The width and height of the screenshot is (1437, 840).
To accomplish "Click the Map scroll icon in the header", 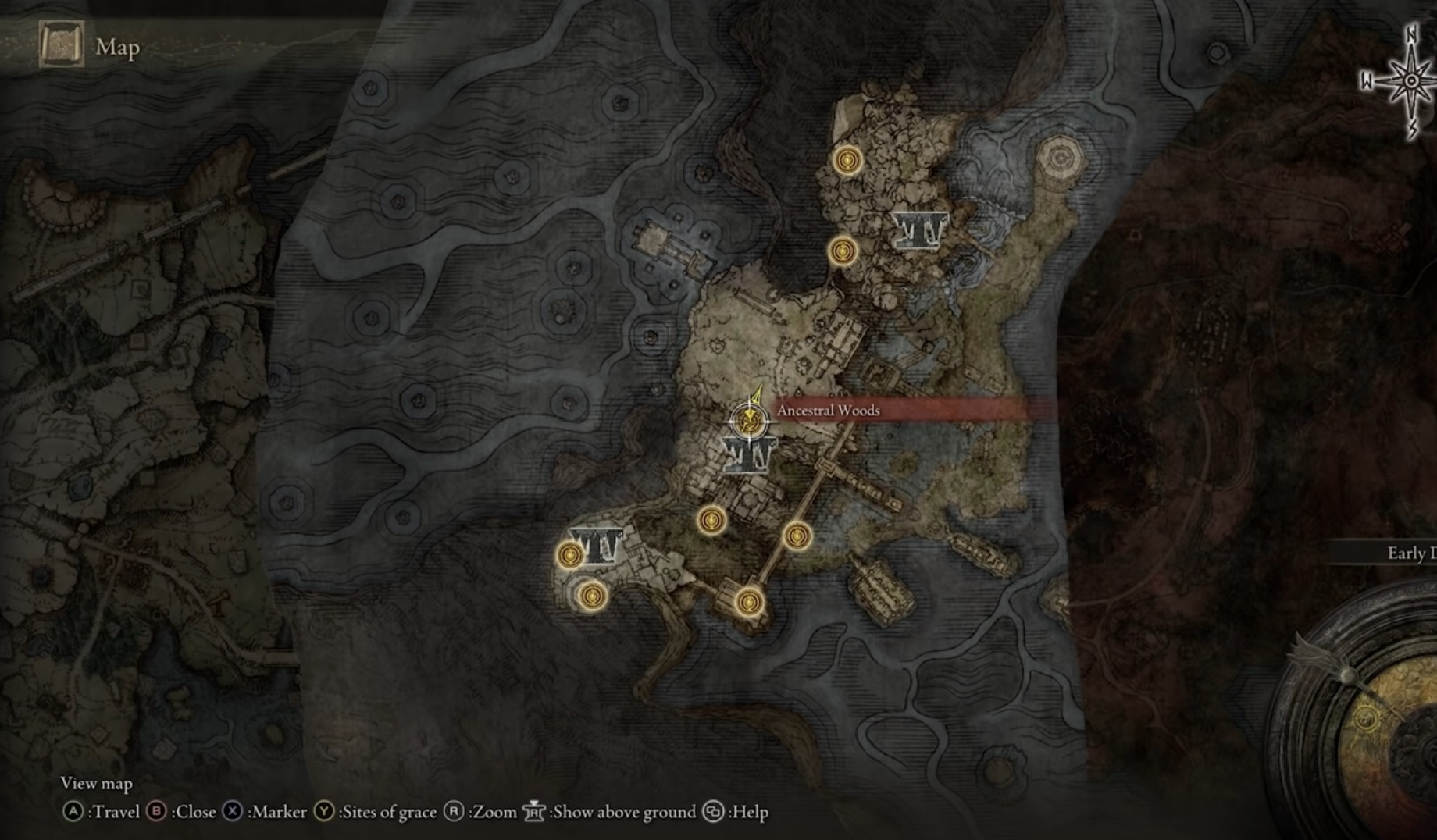I will click(61, 44).
